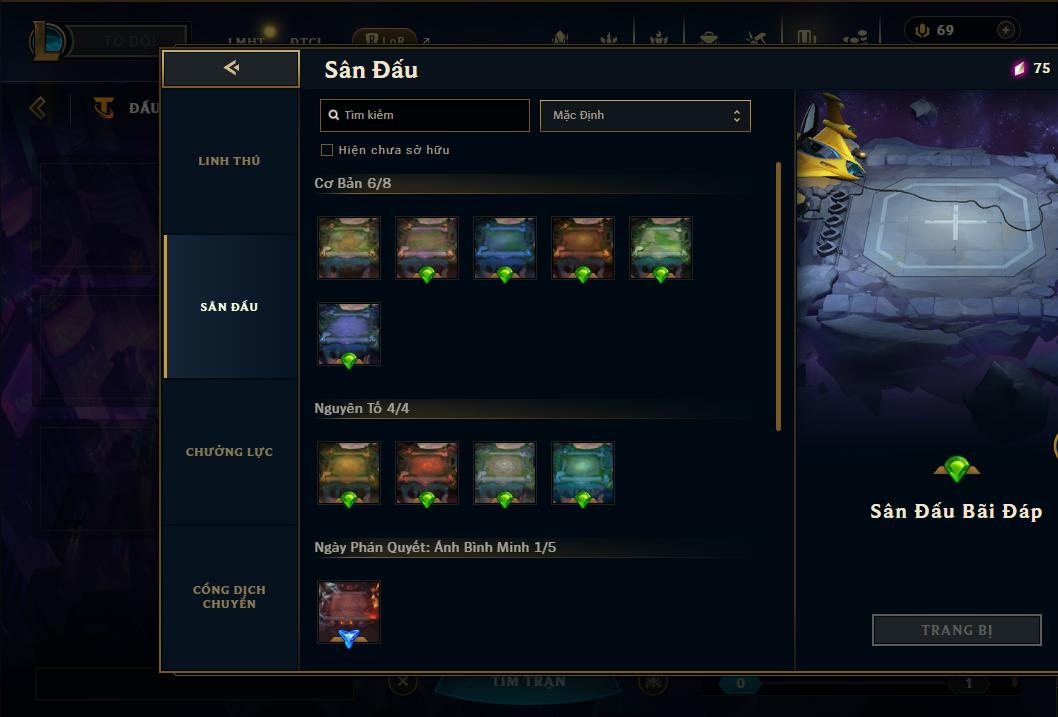
Task: Choose the teal Nguyên Tố arena thumbnail
Action: (x=582, y=472)
